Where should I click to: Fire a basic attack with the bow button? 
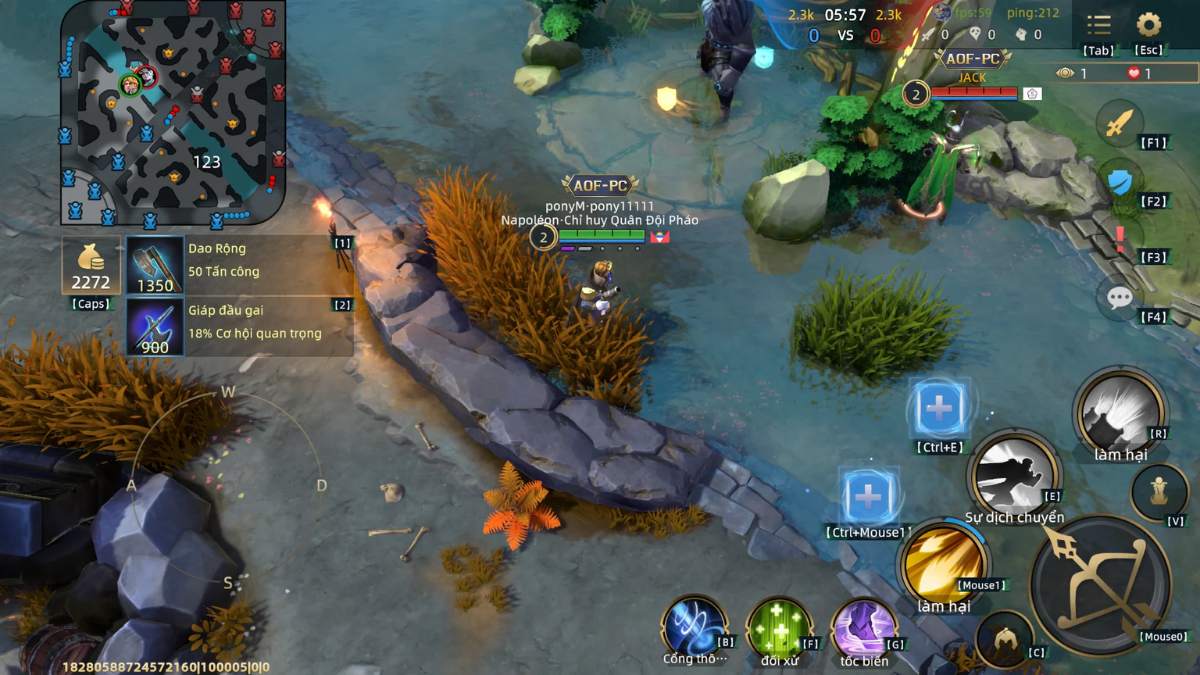click(1100, 585)
